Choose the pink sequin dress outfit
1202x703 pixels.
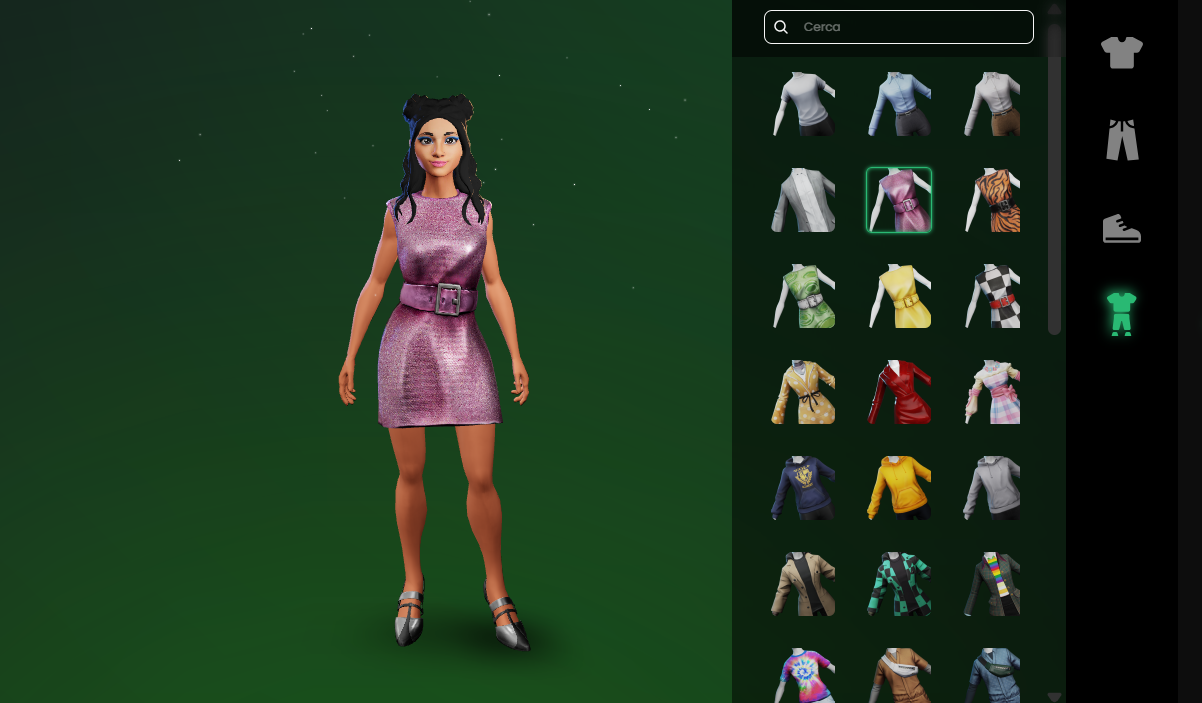point(899,200)
